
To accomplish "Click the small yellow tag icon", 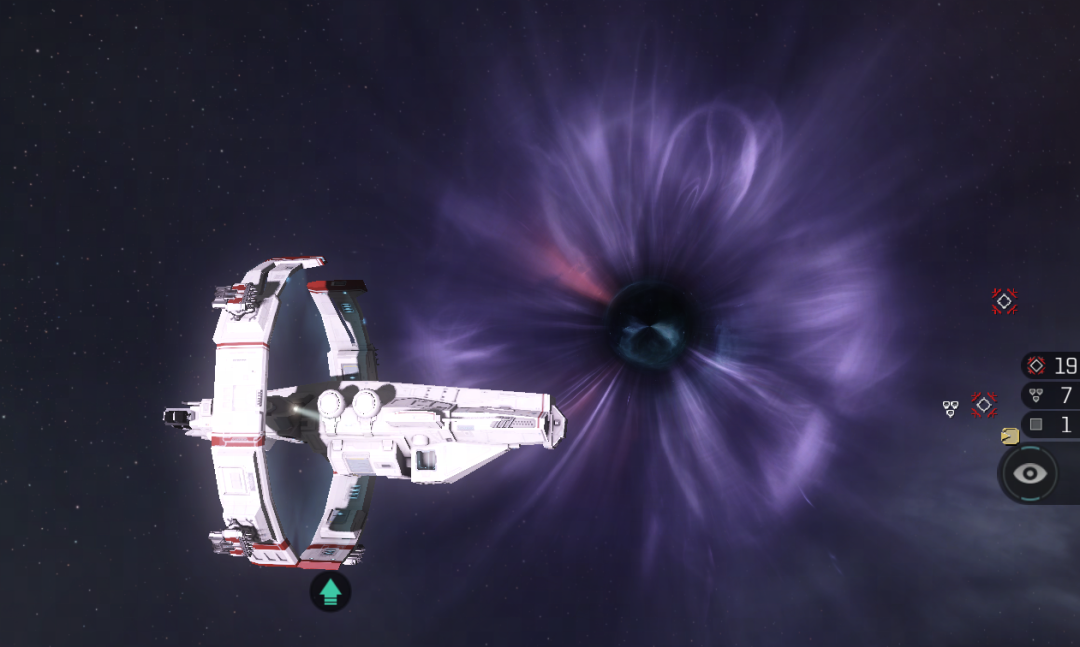I will 1010,436.
